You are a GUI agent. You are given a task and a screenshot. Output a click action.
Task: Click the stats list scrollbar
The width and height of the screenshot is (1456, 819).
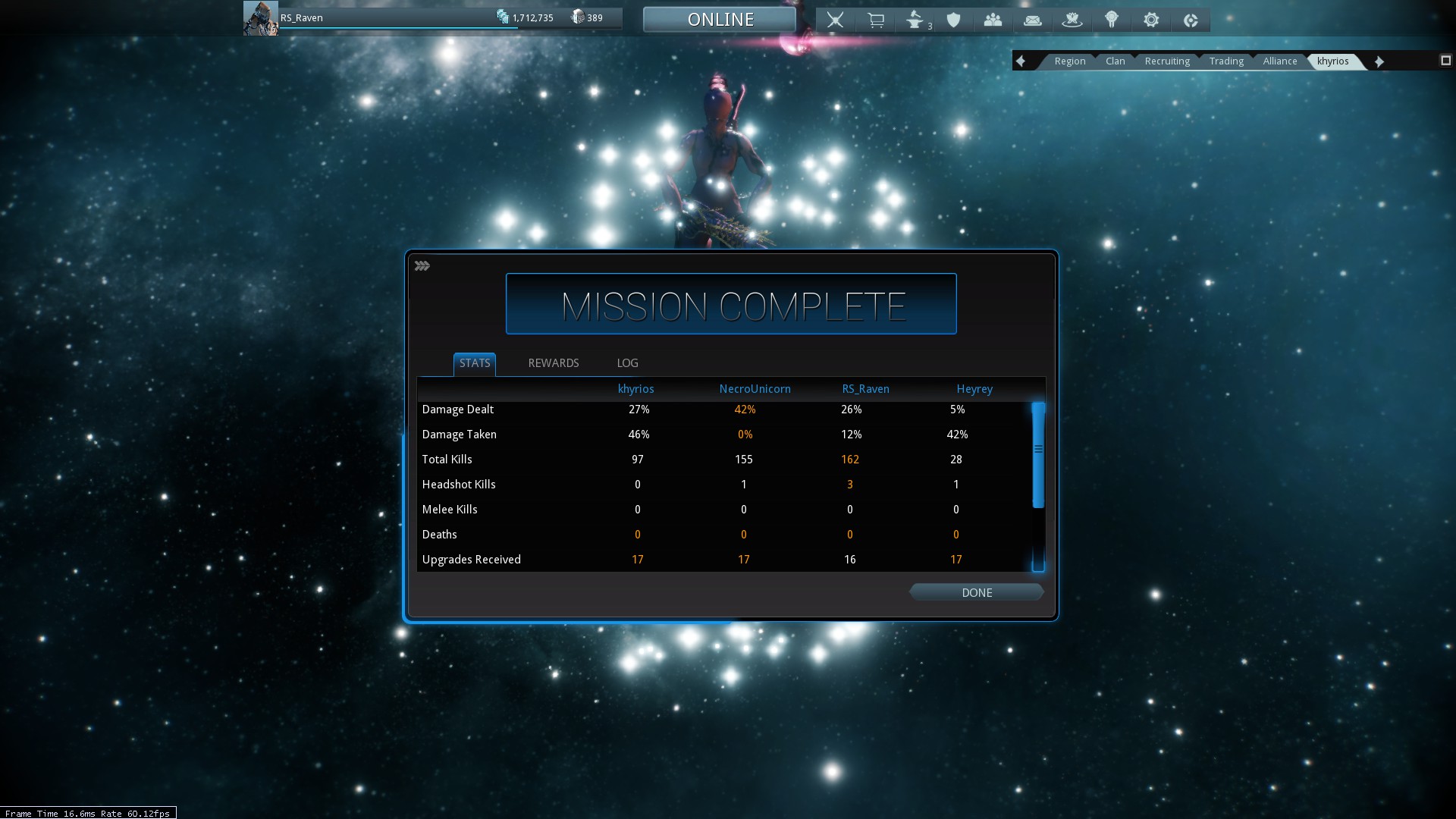click(1038, 455)
